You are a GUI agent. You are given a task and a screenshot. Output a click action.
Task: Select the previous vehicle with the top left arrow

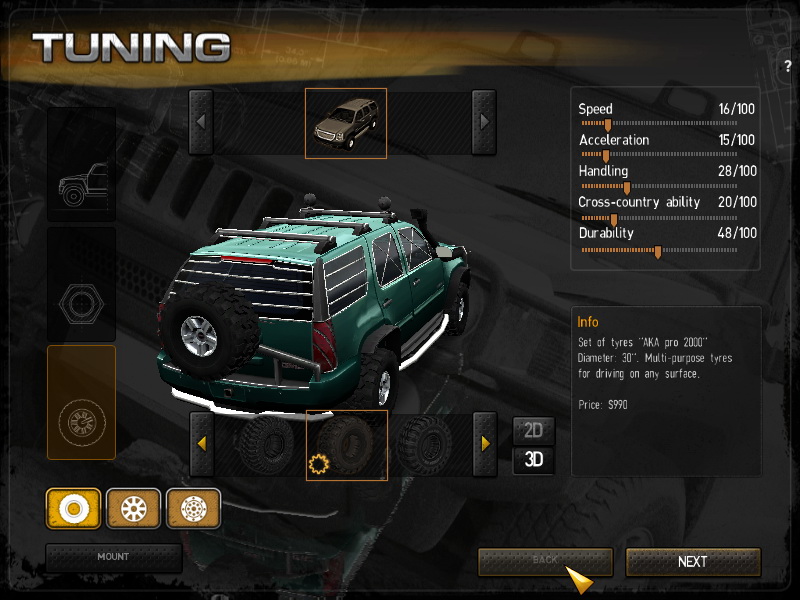click(x=201, y=122)
